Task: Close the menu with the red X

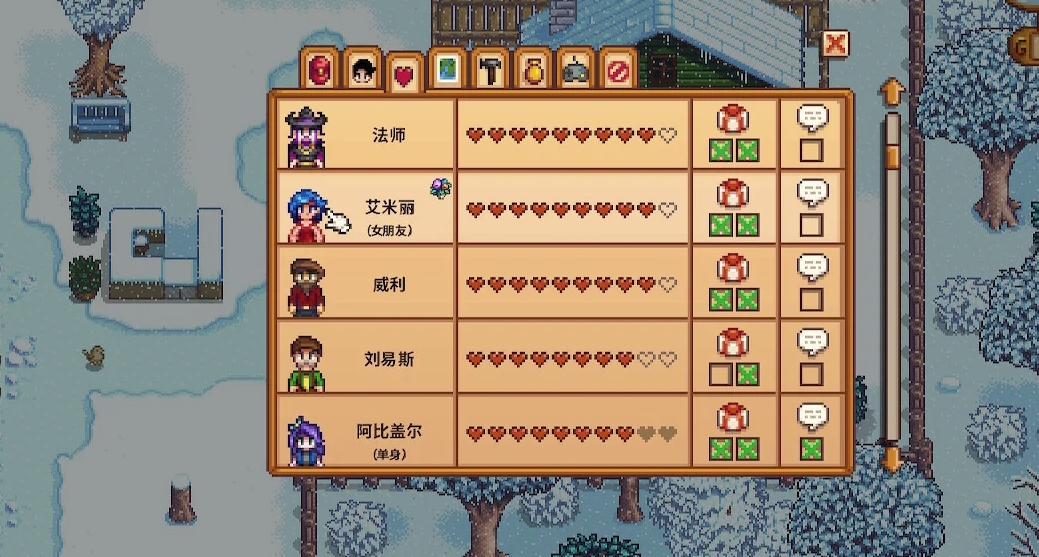Action: click(835, 44)
